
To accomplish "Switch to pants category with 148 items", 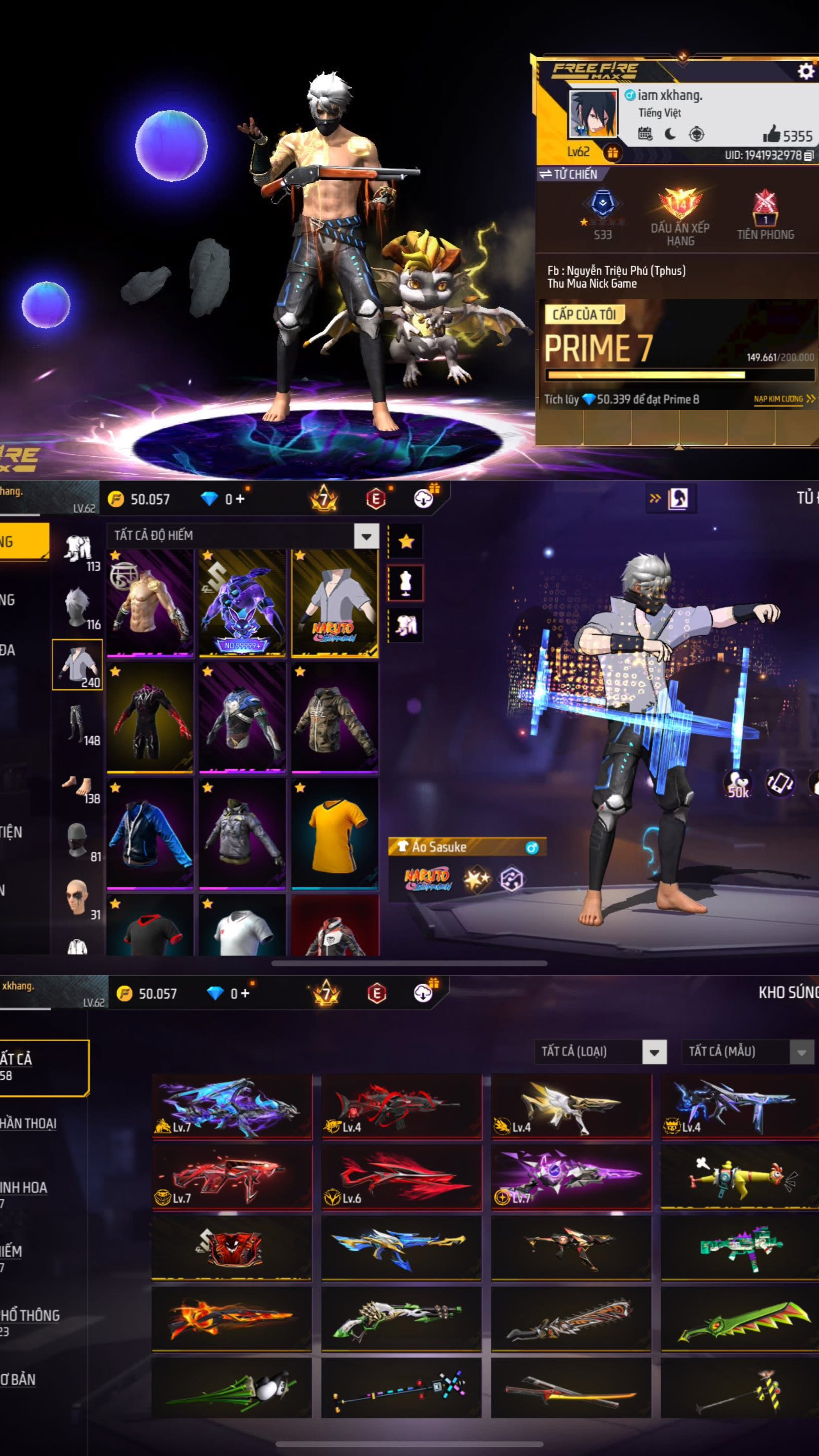I will [x=78, y=724].
